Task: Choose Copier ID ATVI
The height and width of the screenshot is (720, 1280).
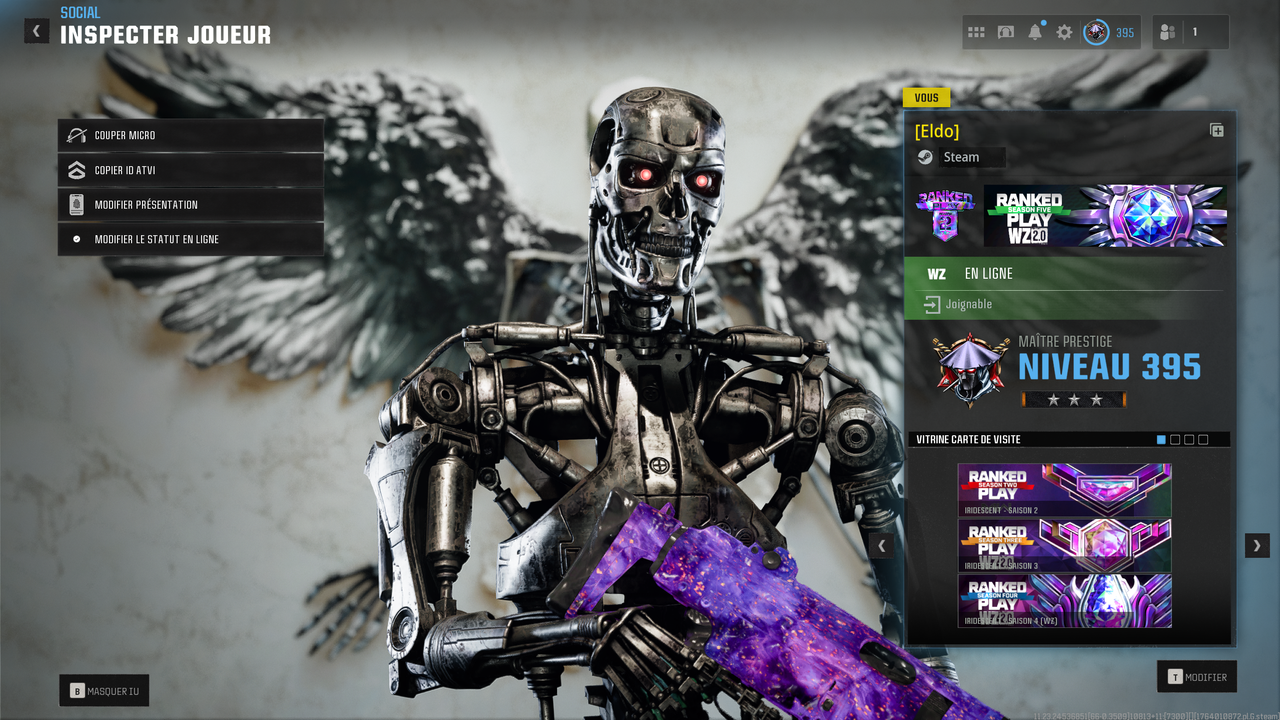Action: [x=190, y=170]
